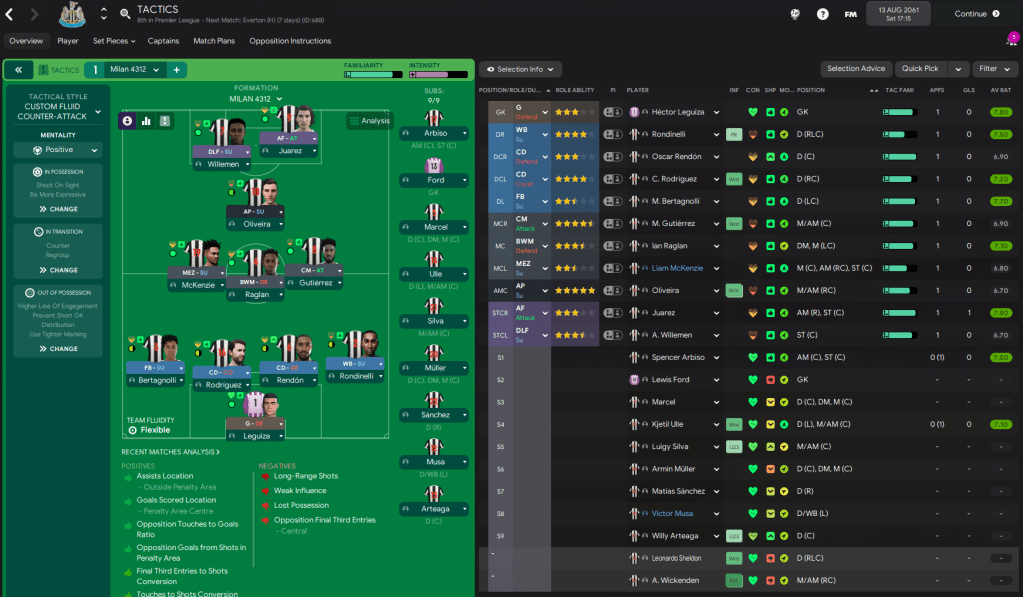The image size is (1023, 597).
Task: Add a new tactic slot
Action: pos(176,70)
